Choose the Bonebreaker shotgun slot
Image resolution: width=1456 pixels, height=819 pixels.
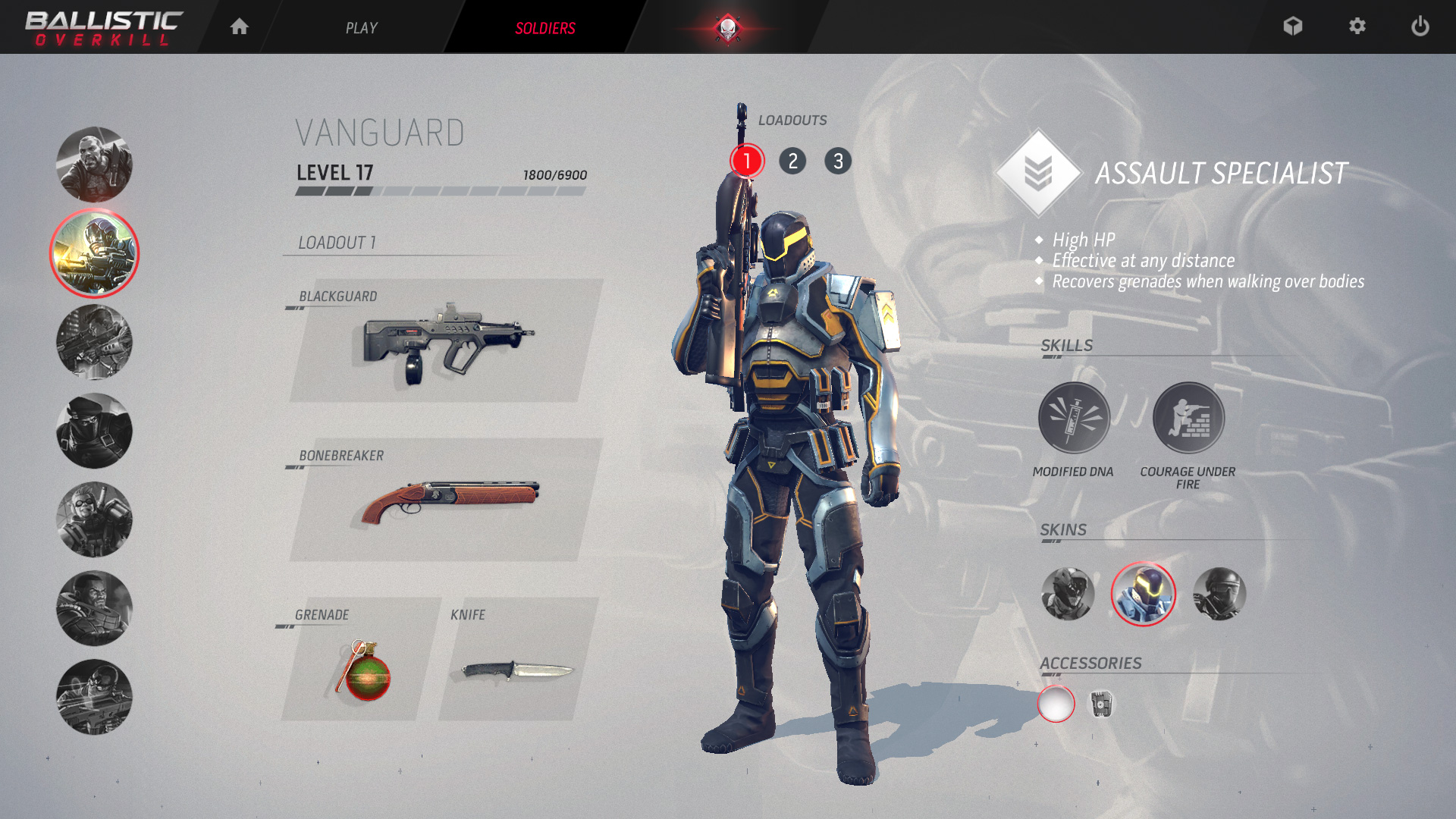click(446, 500)
